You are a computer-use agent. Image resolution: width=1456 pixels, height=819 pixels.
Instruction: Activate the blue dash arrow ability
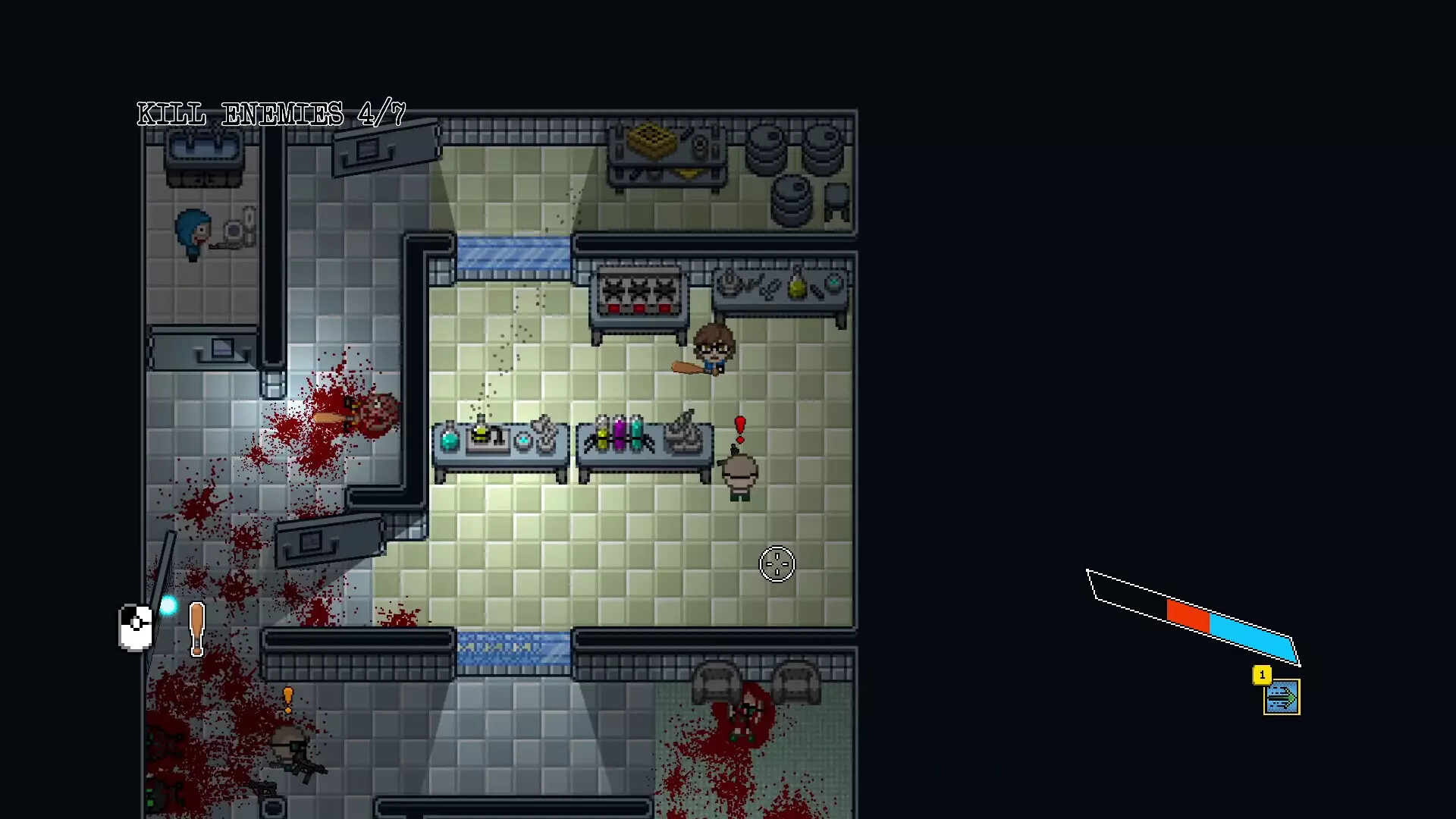pyautogui.click(x=1282, y=698)
